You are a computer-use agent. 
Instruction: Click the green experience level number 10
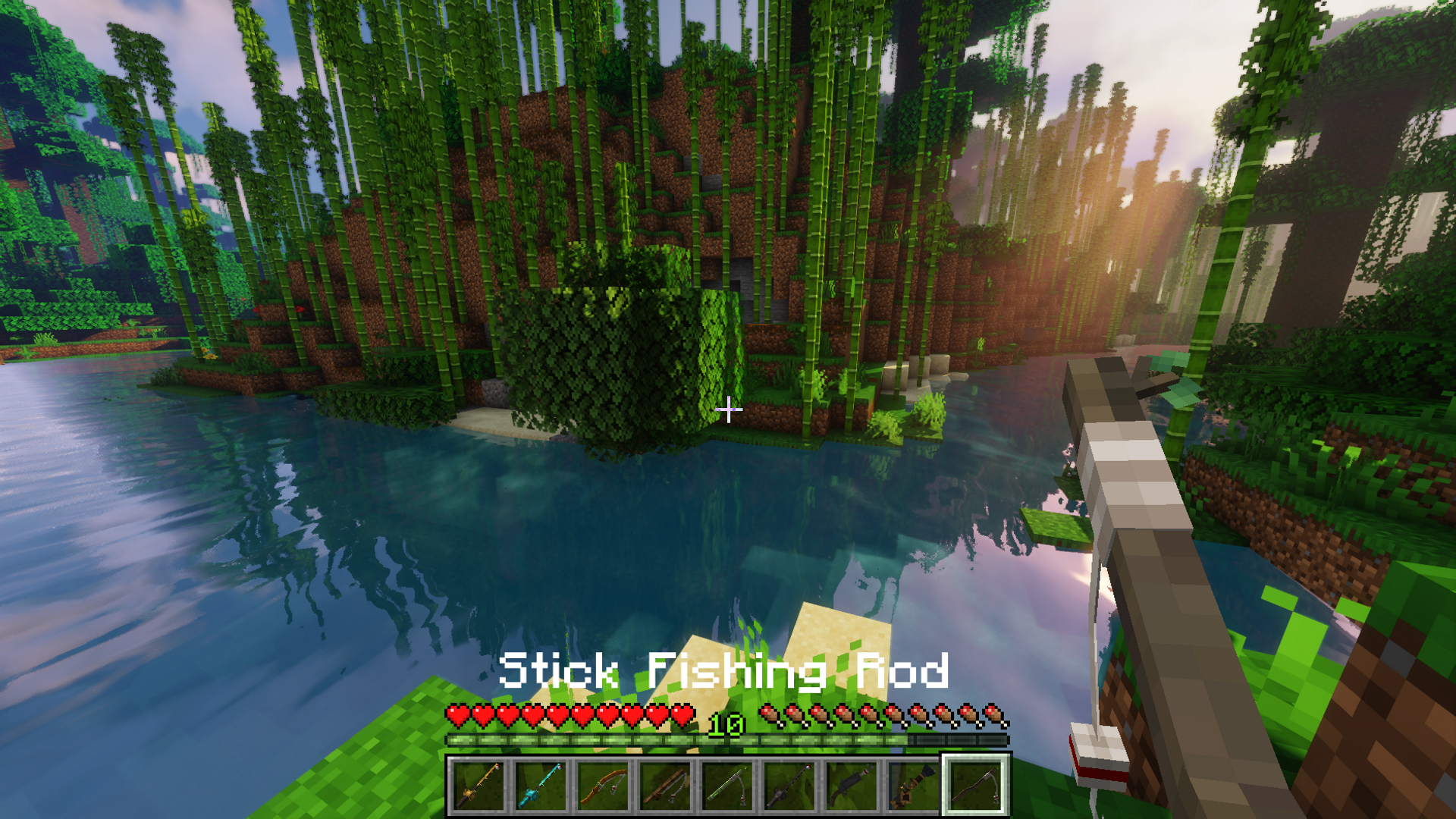(x=726, y=726)
